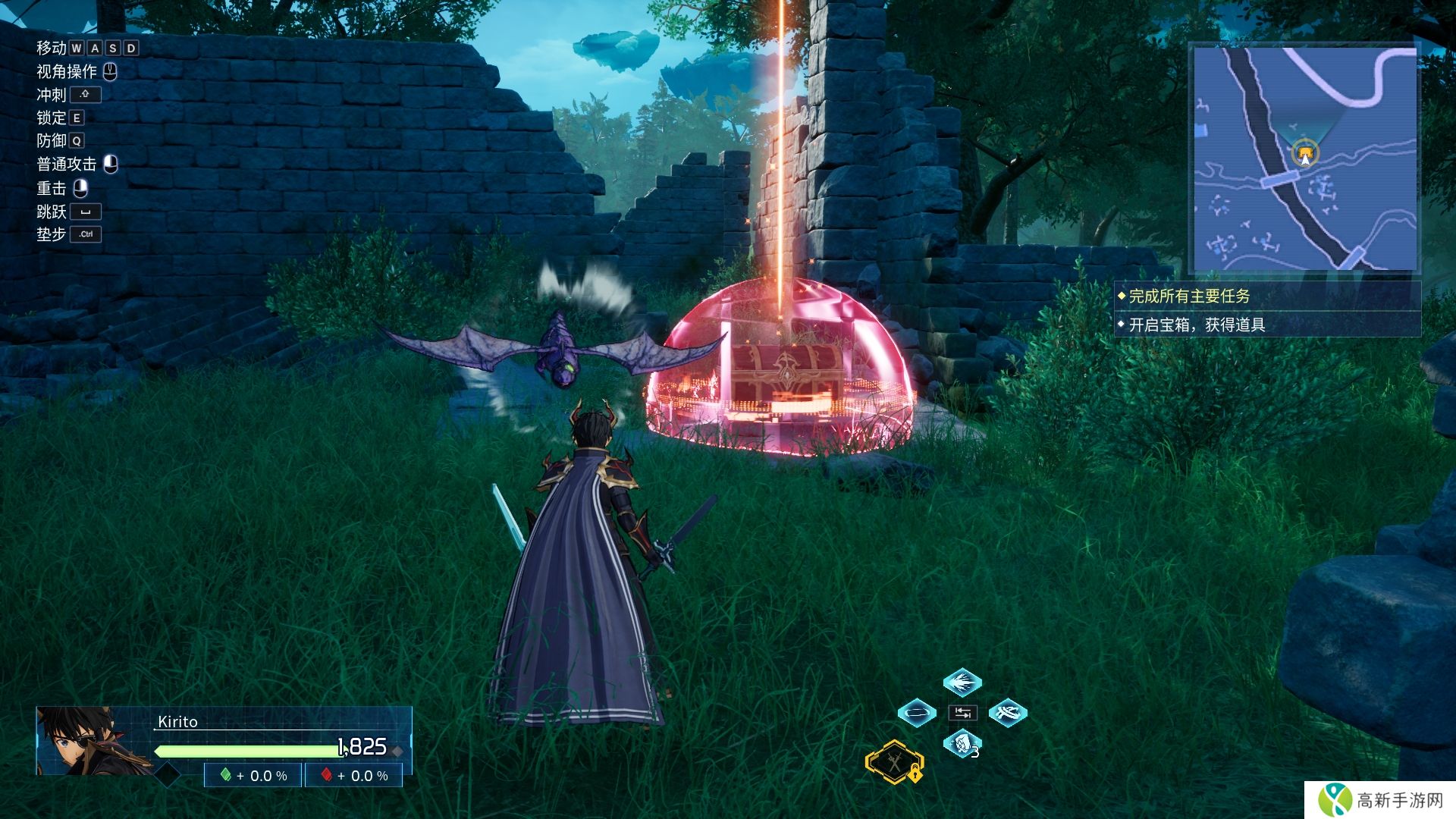This screenshot has width=1456, height=819.
Task: Trigger the spinning sword attack skill
Action: 1008,713
